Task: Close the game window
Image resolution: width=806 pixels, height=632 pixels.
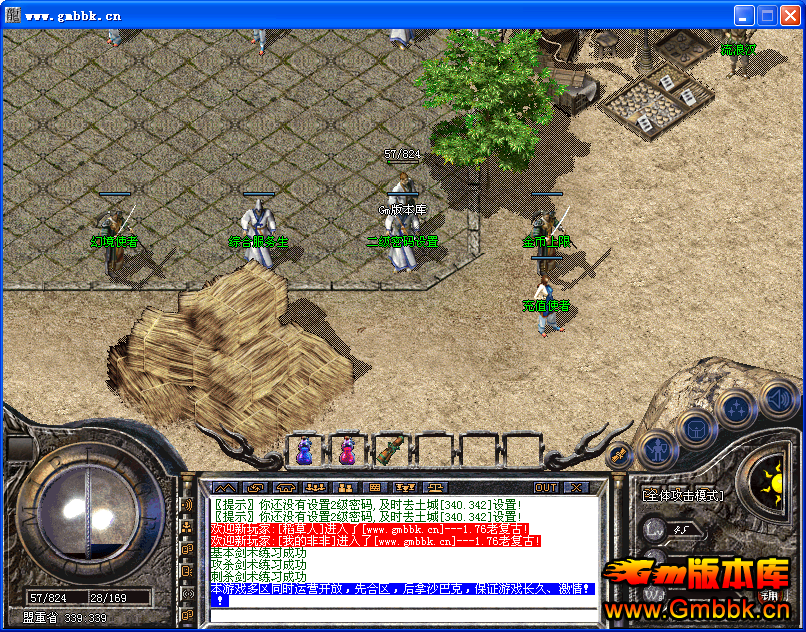Action: pyautogui.click(x=789, y=15)
